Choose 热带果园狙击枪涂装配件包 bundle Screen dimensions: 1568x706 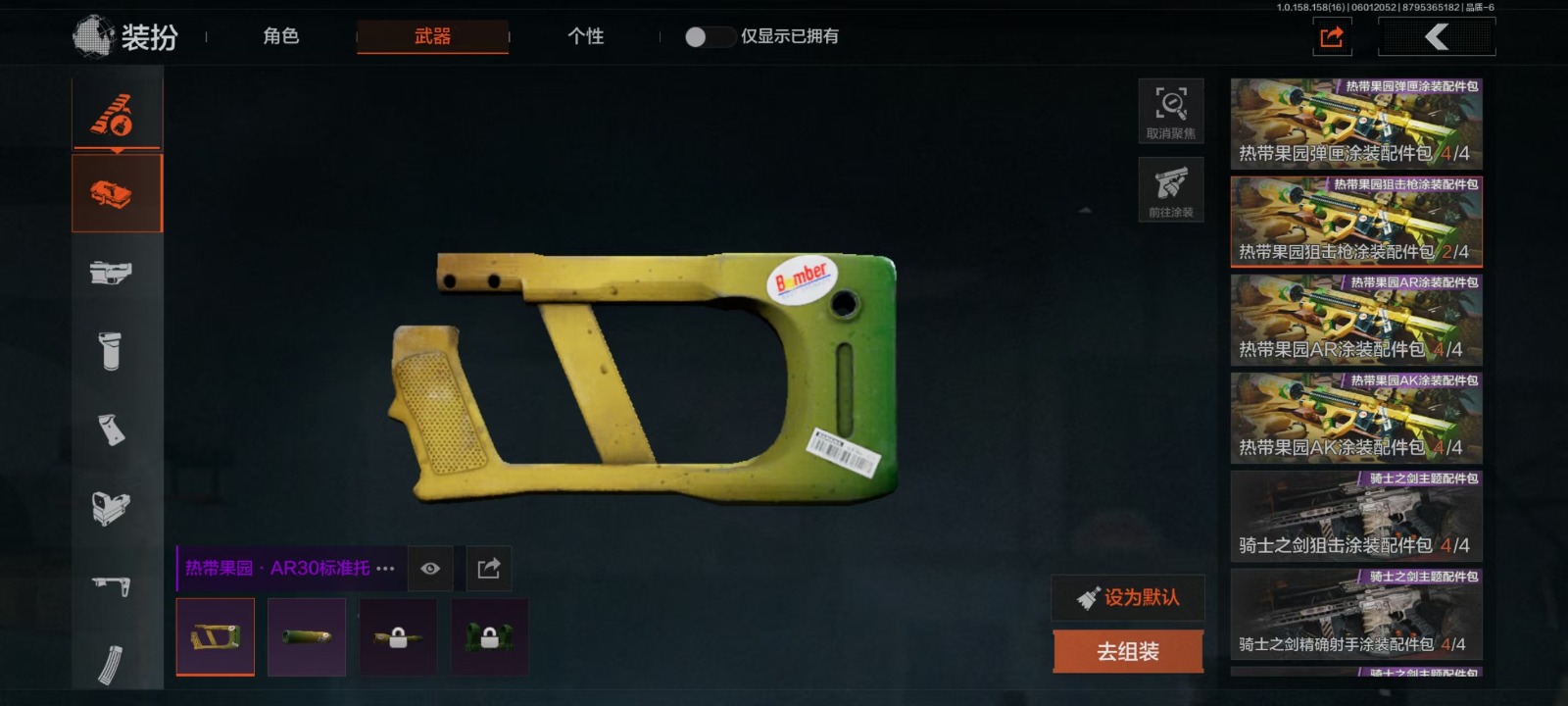[1356, 222]
